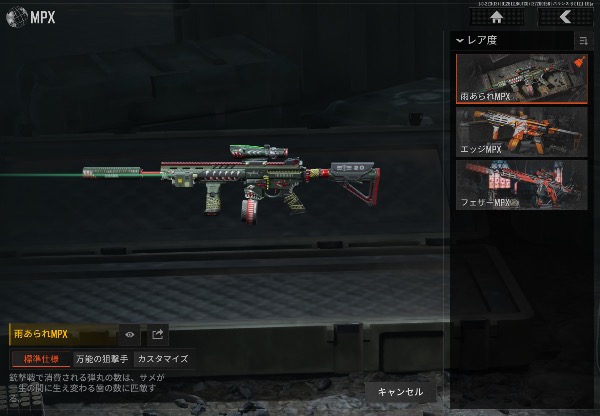Image resolution: width=600 pixels, height=416 pixels.
Task: Choose the エッジMPX skin thumbnail
Action: [x=521, y=132]
